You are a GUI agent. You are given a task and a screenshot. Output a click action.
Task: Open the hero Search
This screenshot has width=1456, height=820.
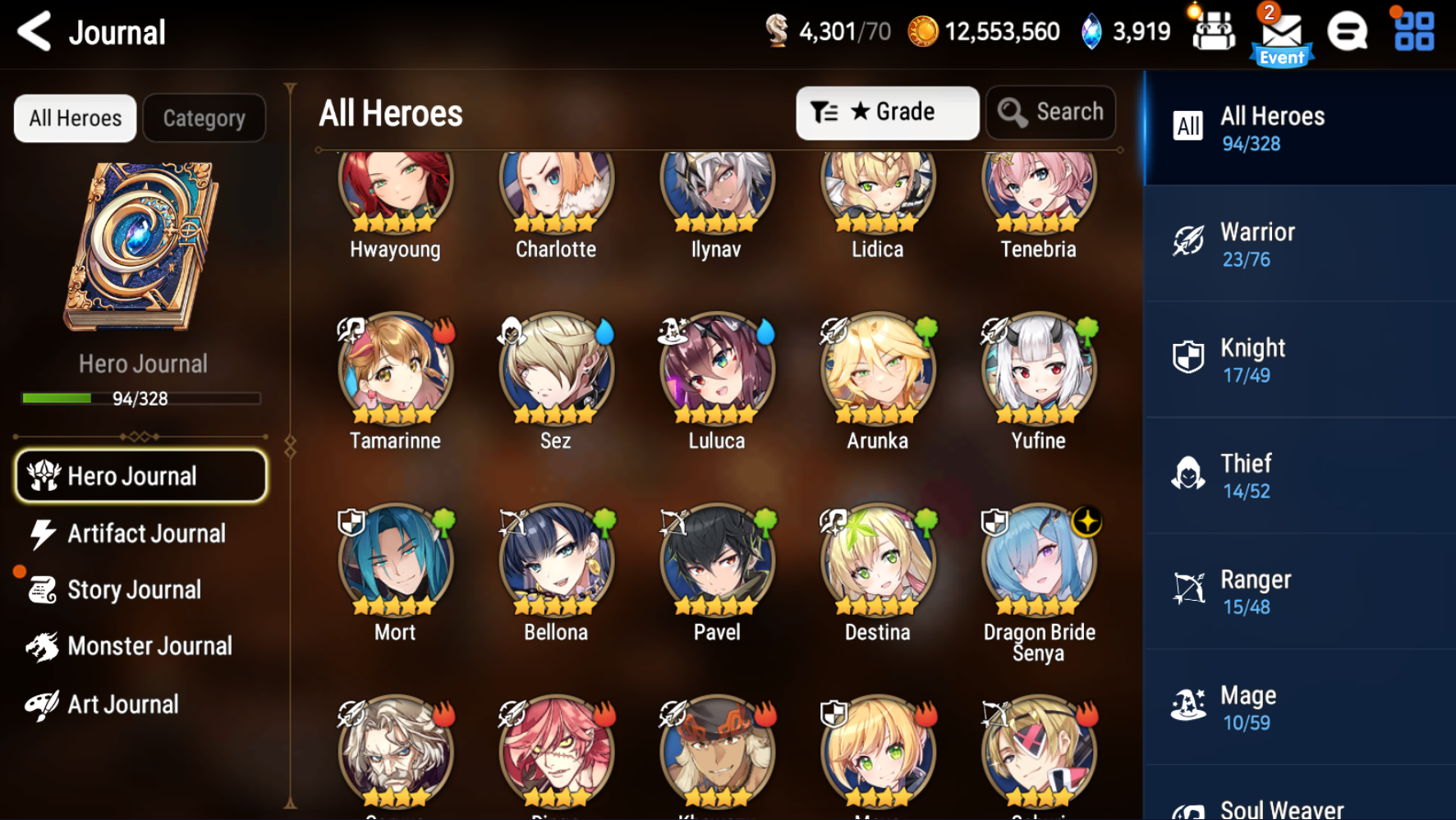[1051, 112]
